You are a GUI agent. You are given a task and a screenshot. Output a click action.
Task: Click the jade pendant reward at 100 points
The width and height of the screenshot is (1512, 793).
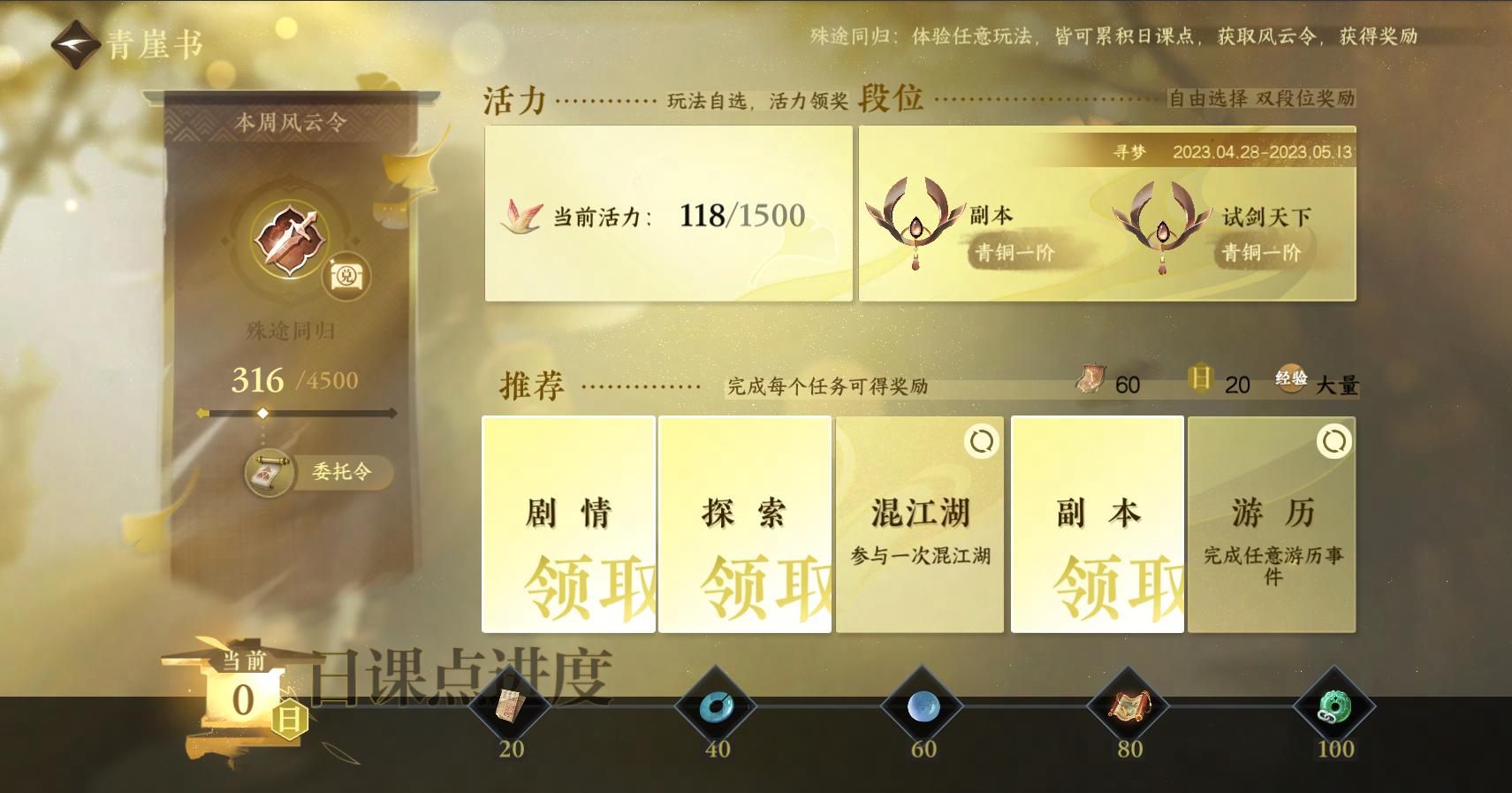pos(1335,706)
